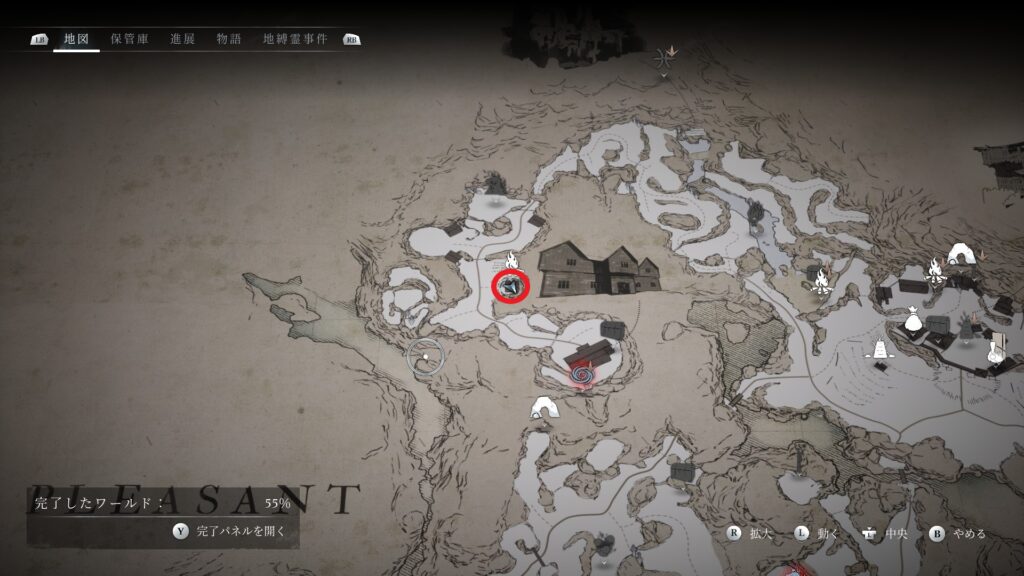The height and width of the screenshot is (576, 1024).
Task: Select the red-circled player location marker
Action: [x=510, y=287]
